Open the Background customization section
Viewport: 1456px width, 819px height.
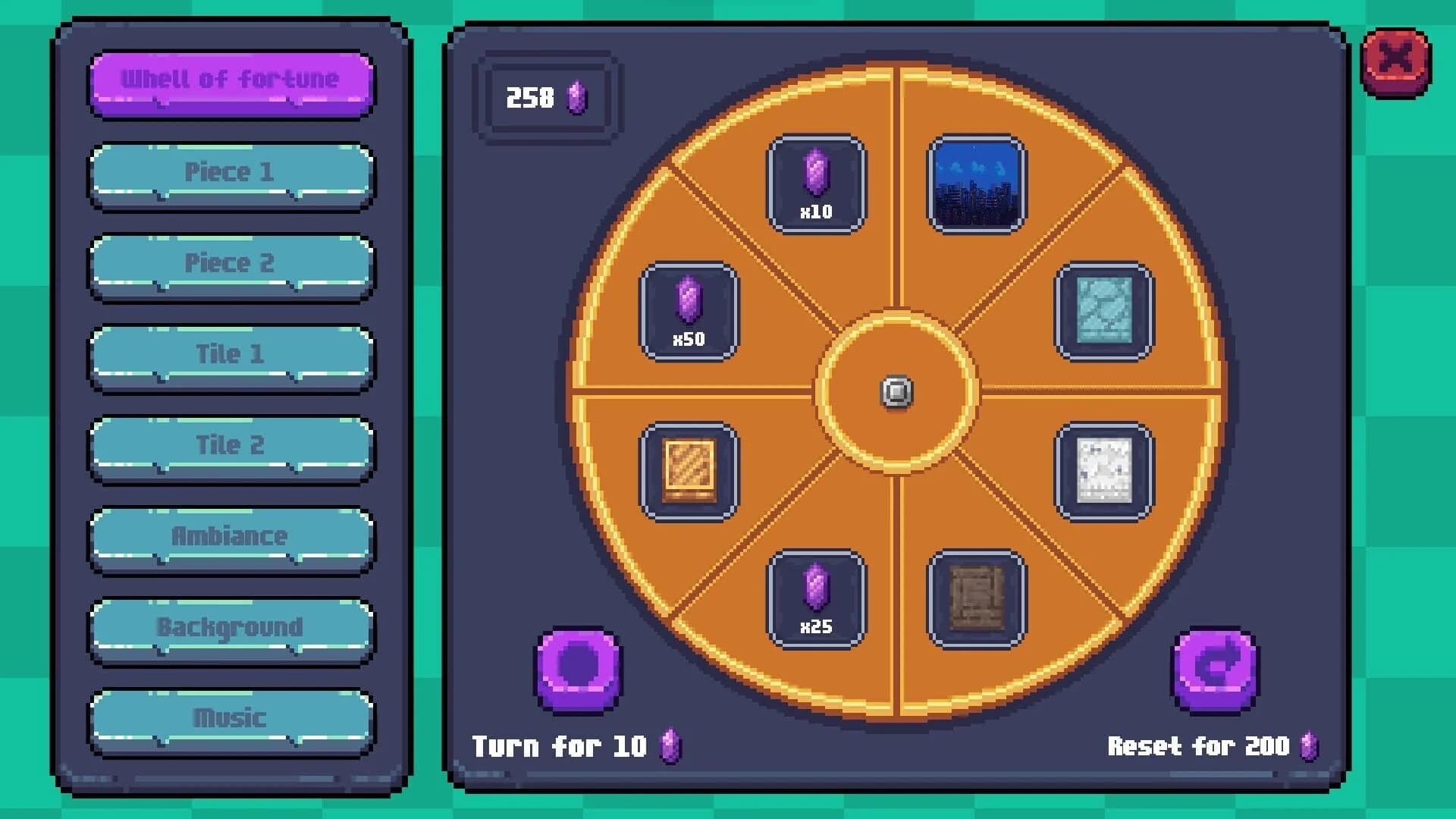click(230, 626)
